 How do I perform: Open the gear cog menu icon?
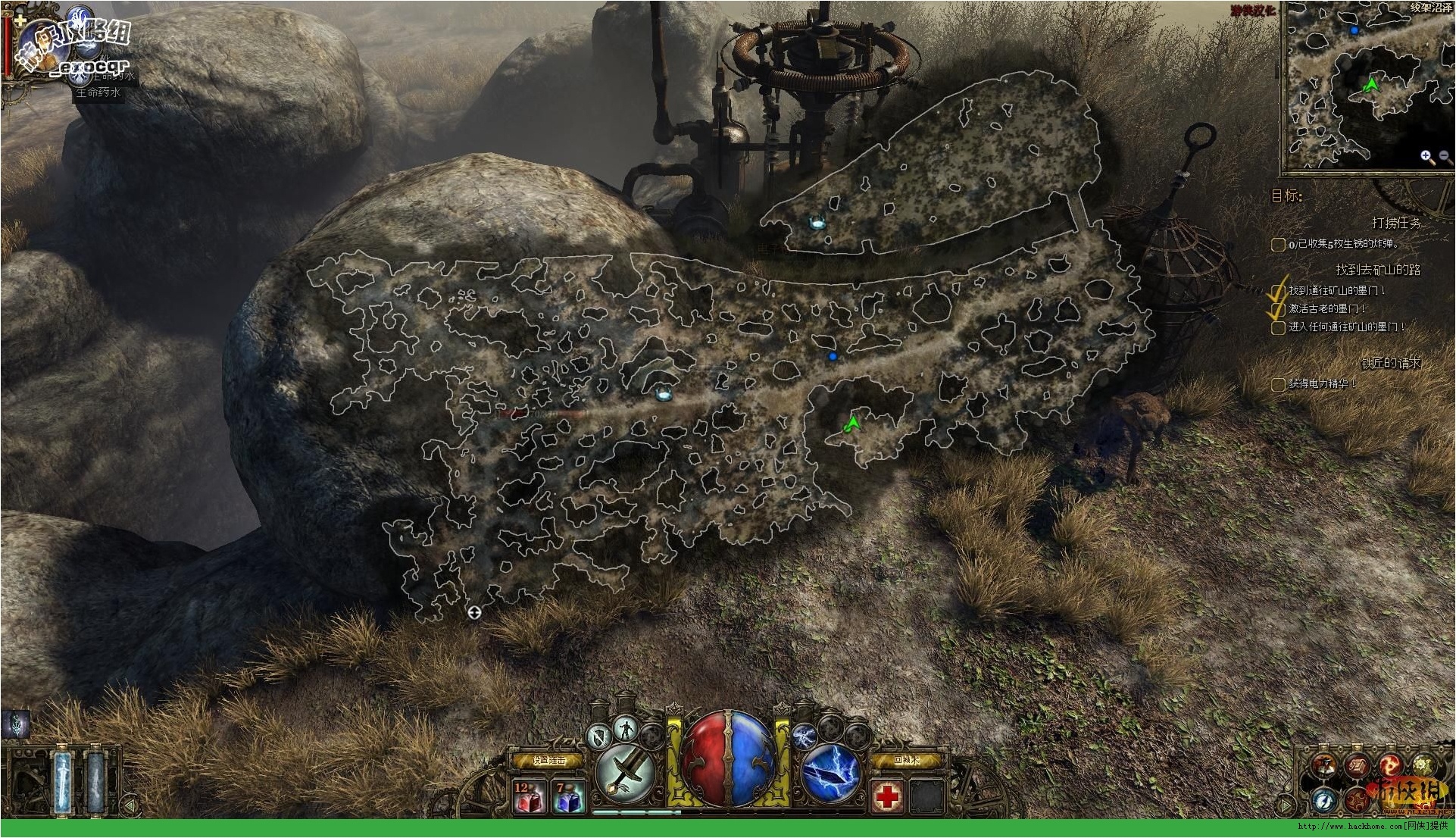(x=1423, y=765)
